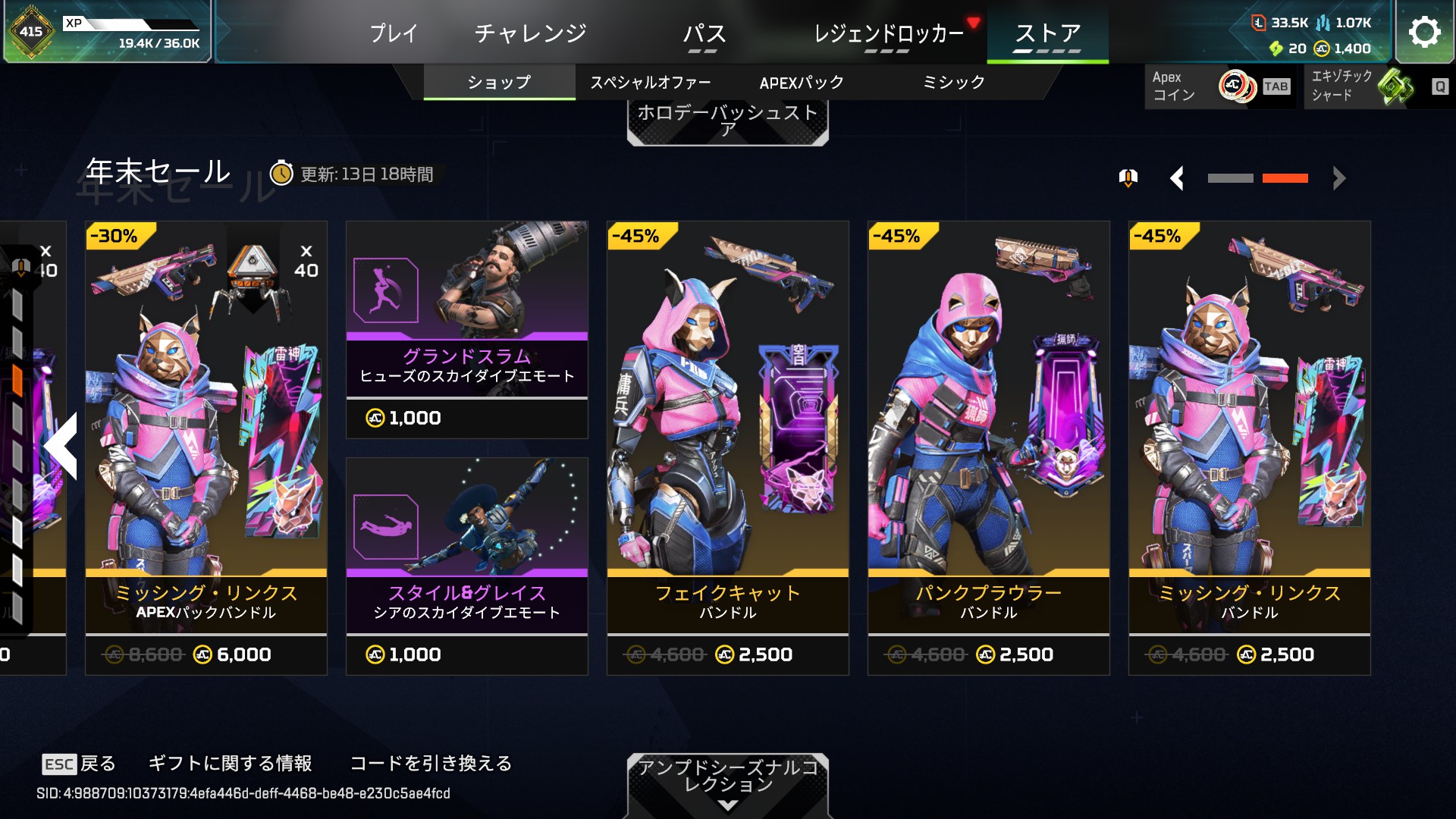Select the ミッシング・リンクス APEXパックバンドル offer
The height and width of the screenshot is (819, 1456).
[x=206, y=447]
